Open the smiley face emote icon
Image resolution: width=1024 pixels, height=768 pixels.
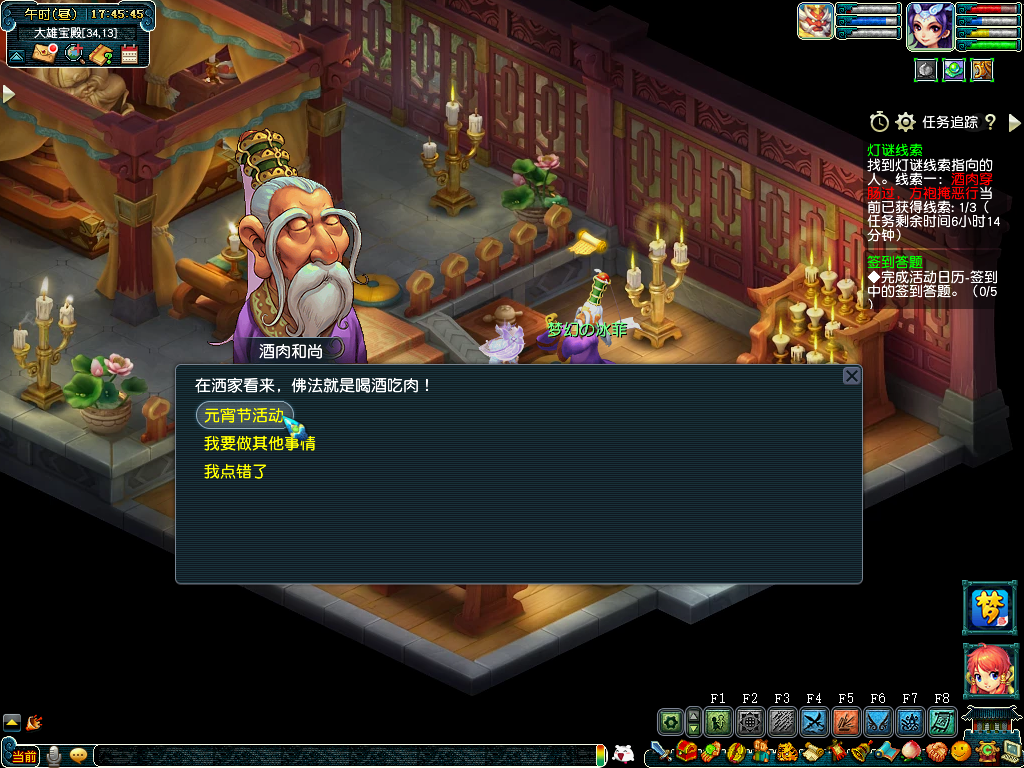(x=960, y=751)
